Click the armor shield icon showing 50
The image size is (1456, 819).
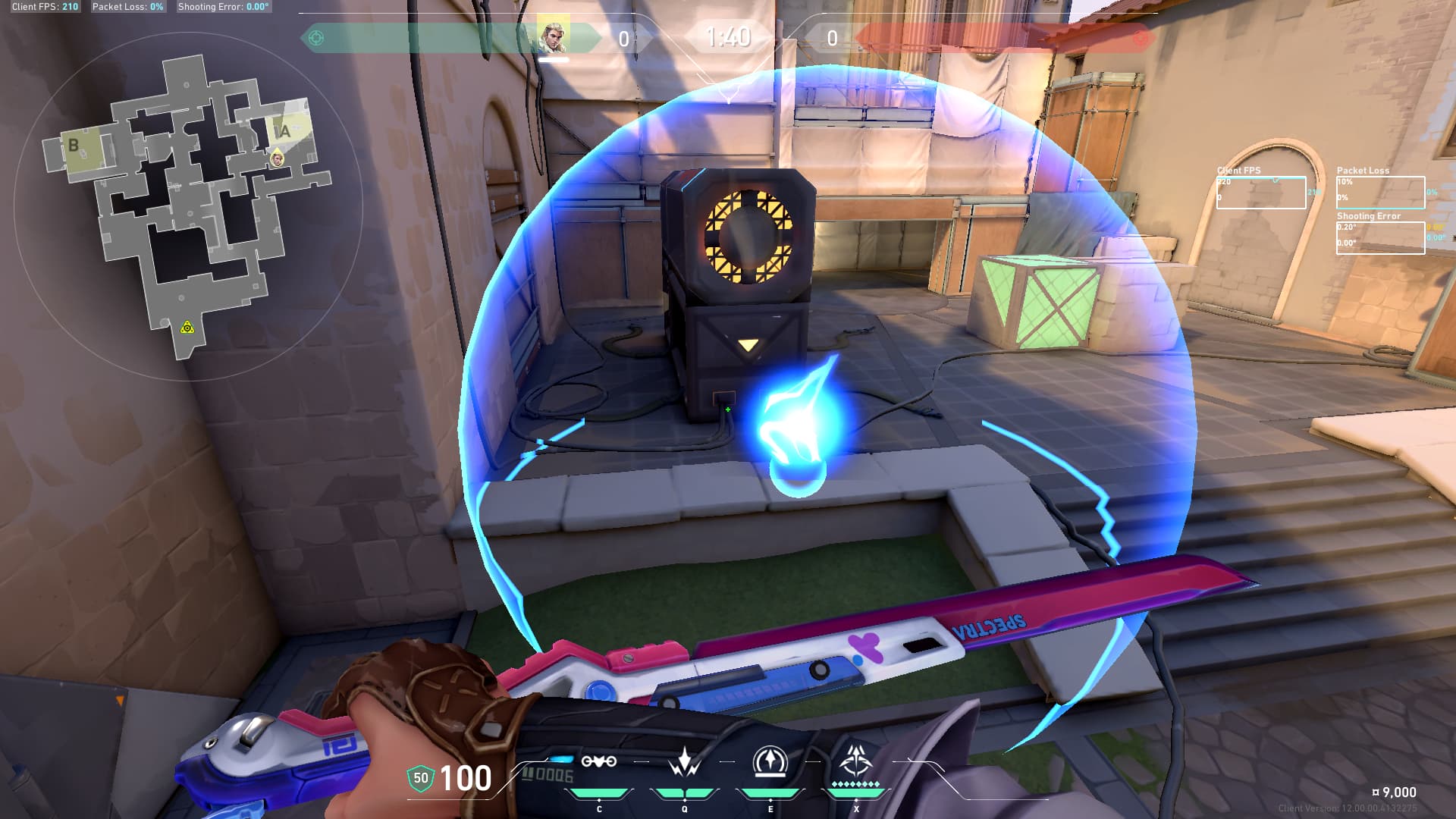click(x=421, y=778)
